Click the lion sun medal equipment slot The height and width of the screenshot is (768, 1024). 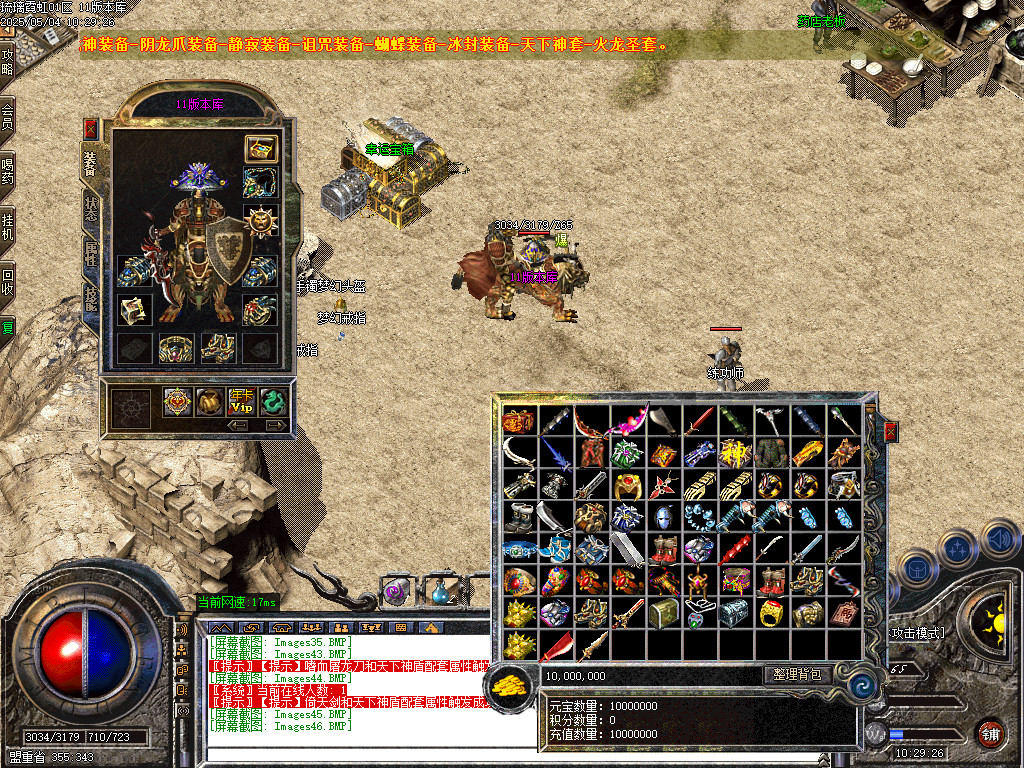261,217
